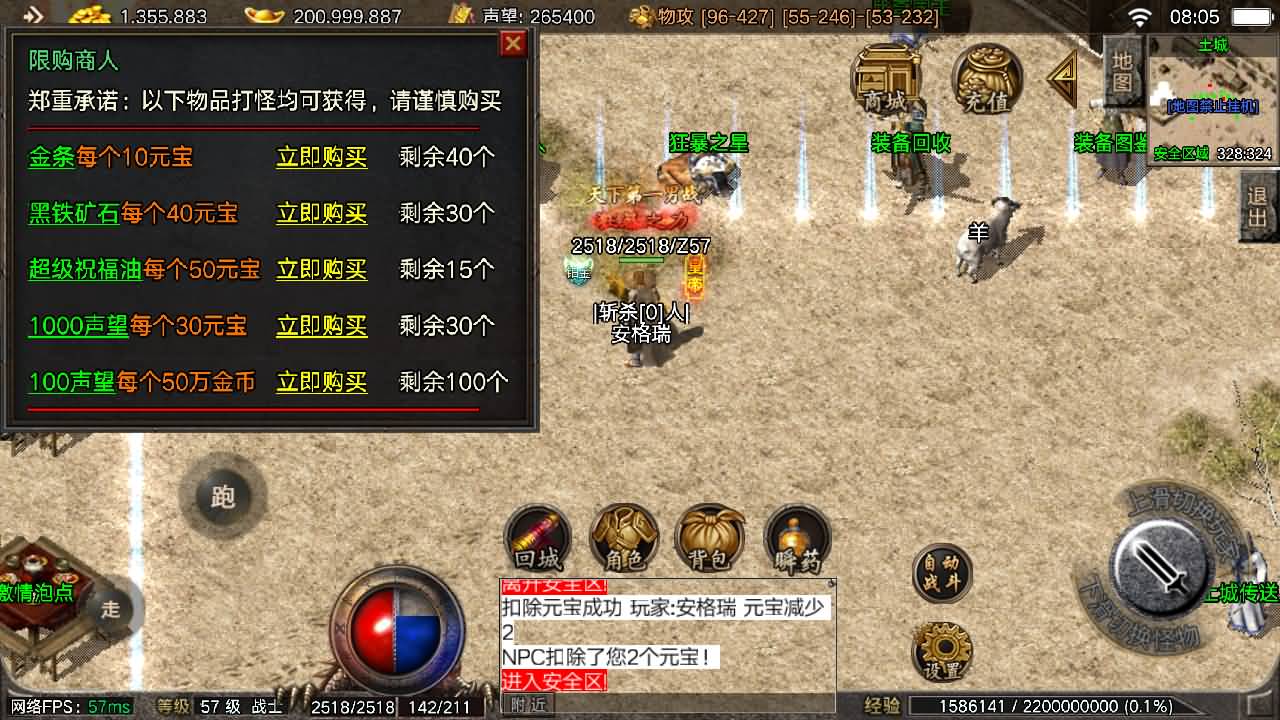Enable 自动战斗 auto-battle mode

[x=941, y=570]
